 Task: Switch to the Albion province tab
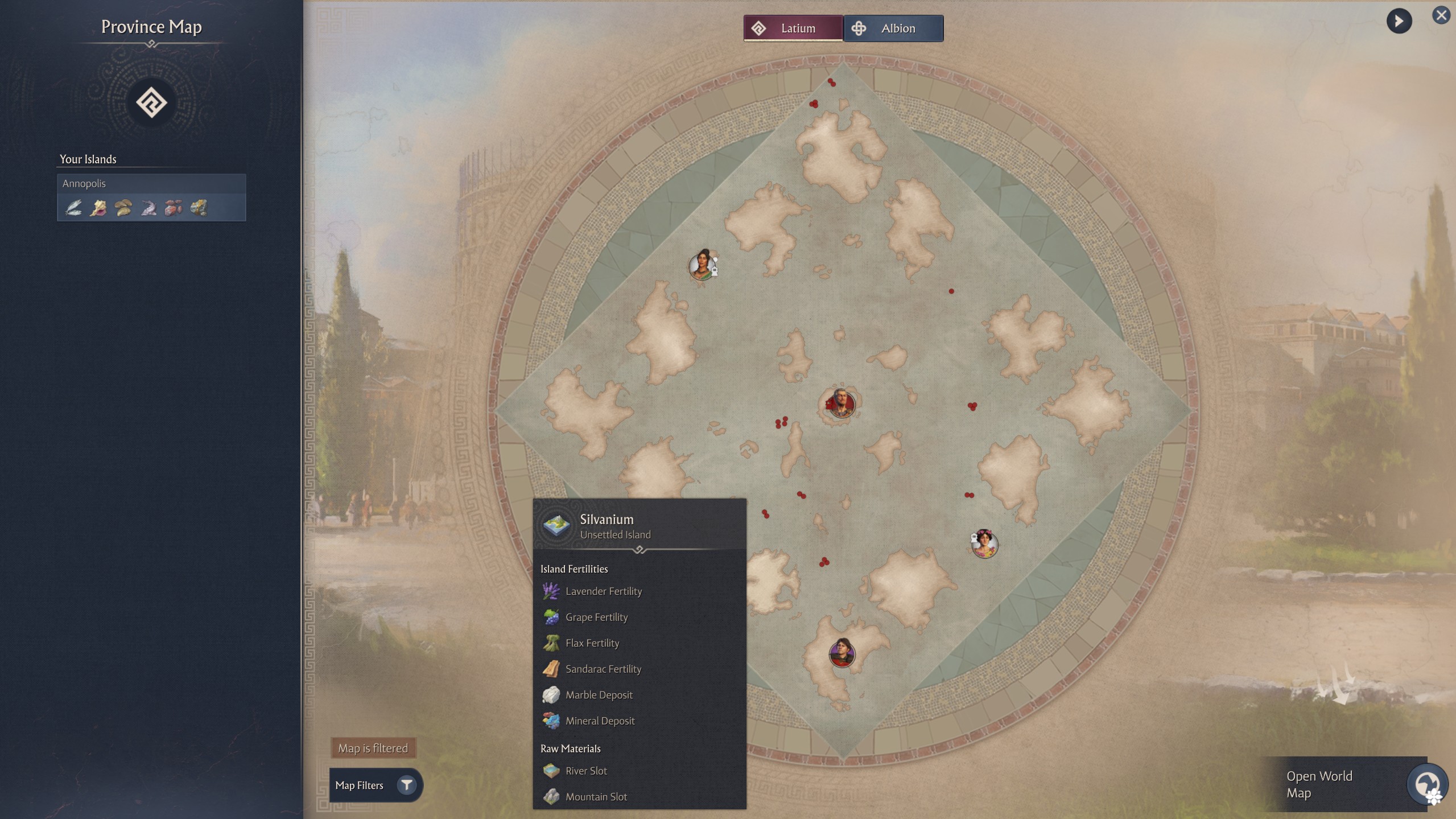pos(893,28)
